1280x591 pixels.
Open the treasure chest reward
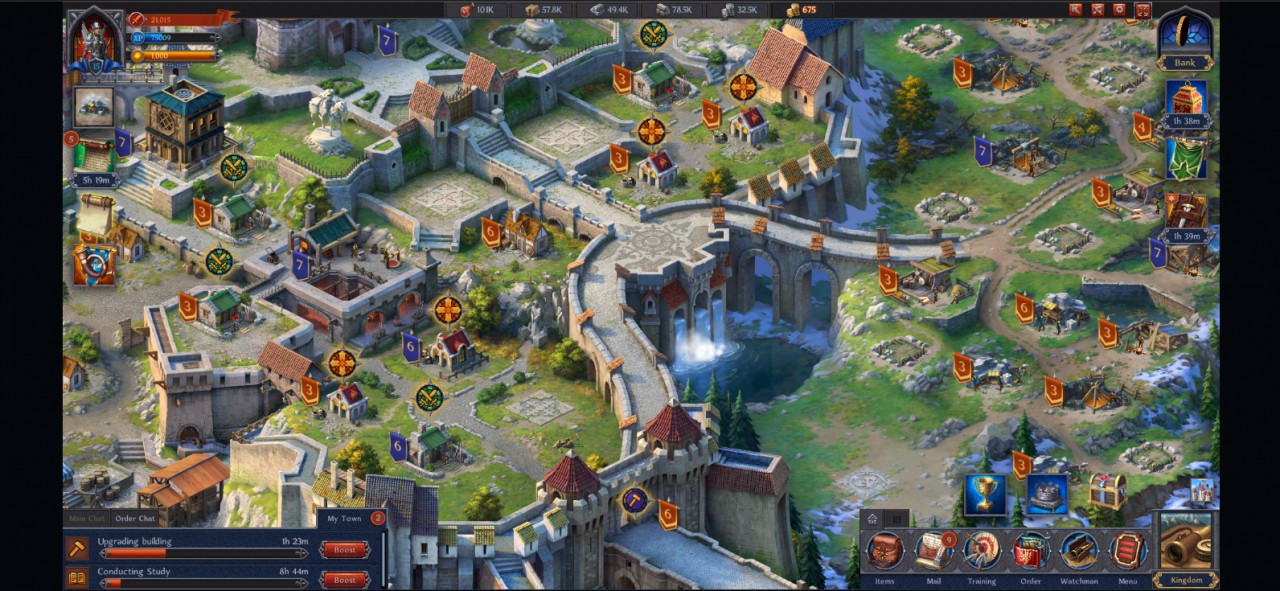(1107, 491)
